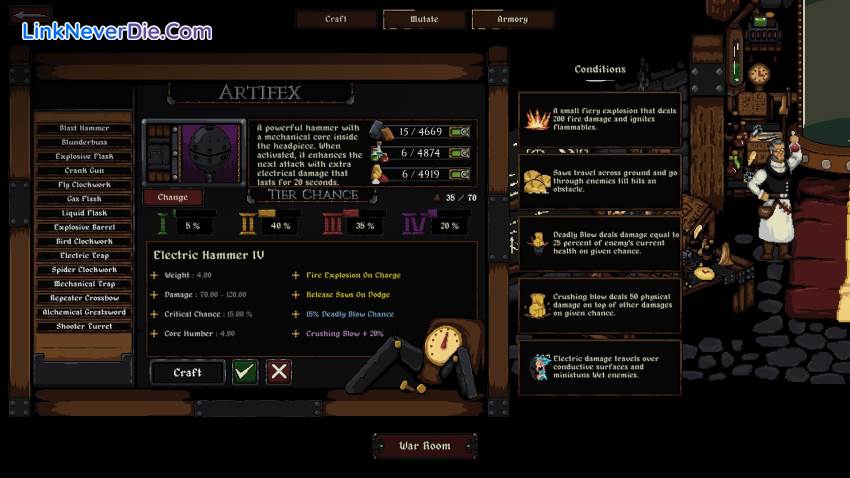Open the War Room
This screenshot has width=850, height=478.
424,446
